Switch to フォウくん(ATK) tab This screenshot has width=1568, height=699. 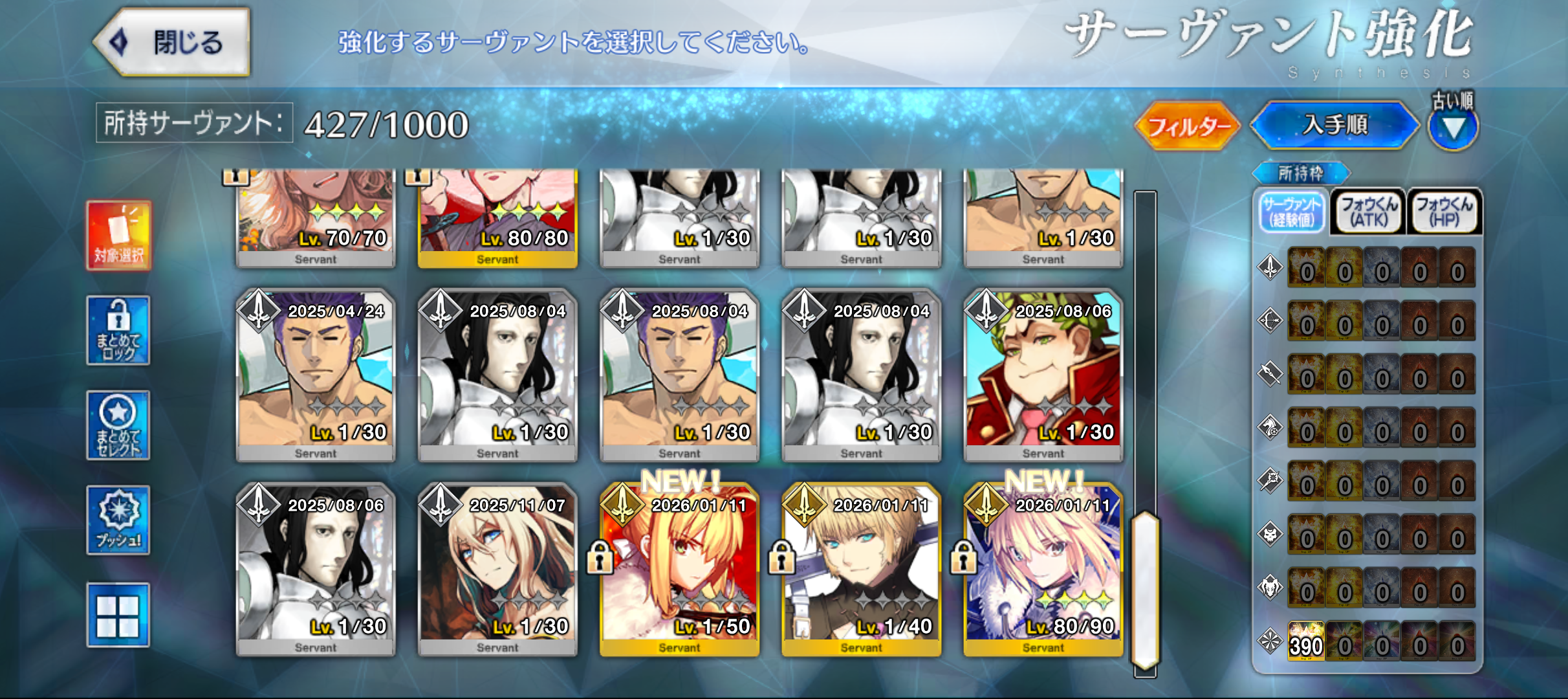click(1368, 212)
